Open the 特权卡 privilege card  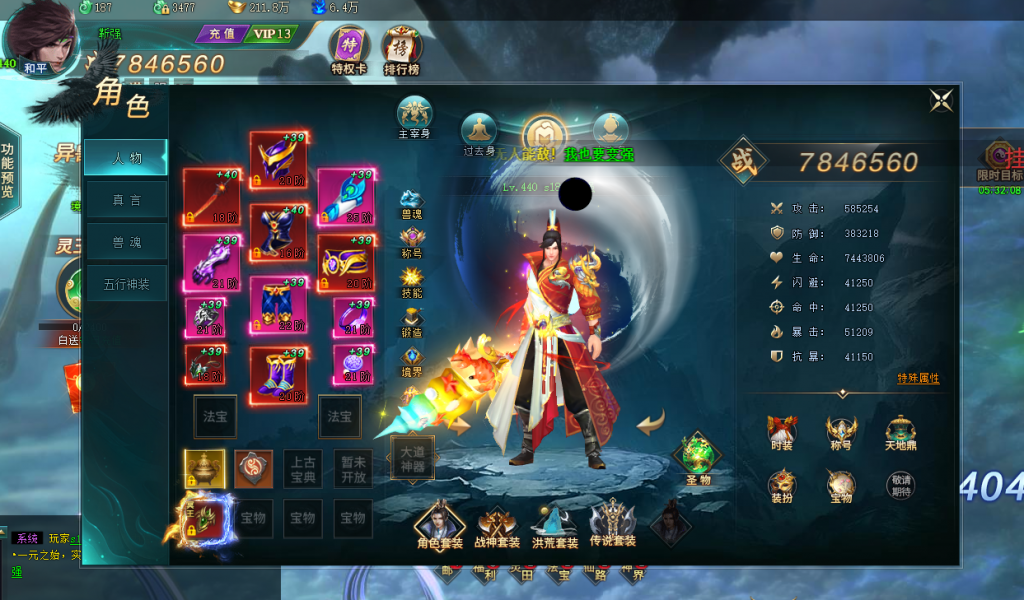[x=349, y=50]
